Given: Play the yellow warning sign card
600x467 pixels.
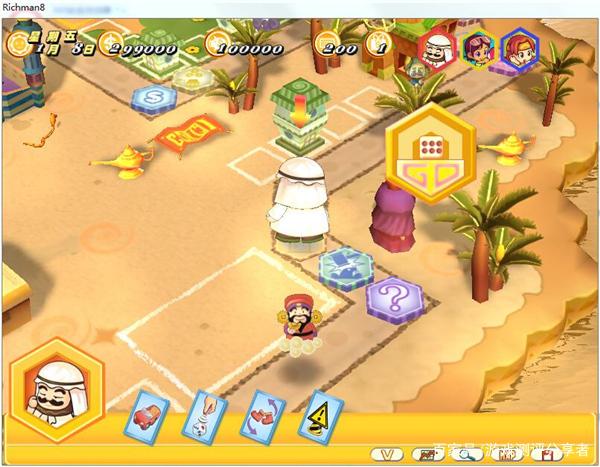Looking at the screenshot, I should (322, 415).
